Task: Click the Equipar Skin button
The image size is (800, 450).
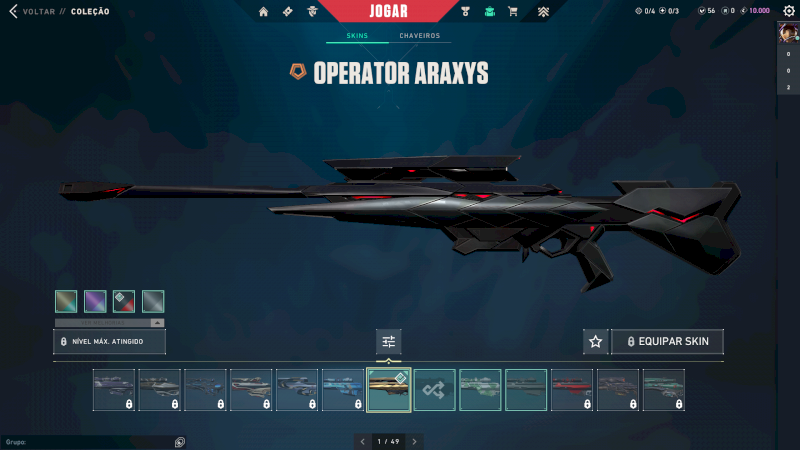Action: (x=667, y=342)
